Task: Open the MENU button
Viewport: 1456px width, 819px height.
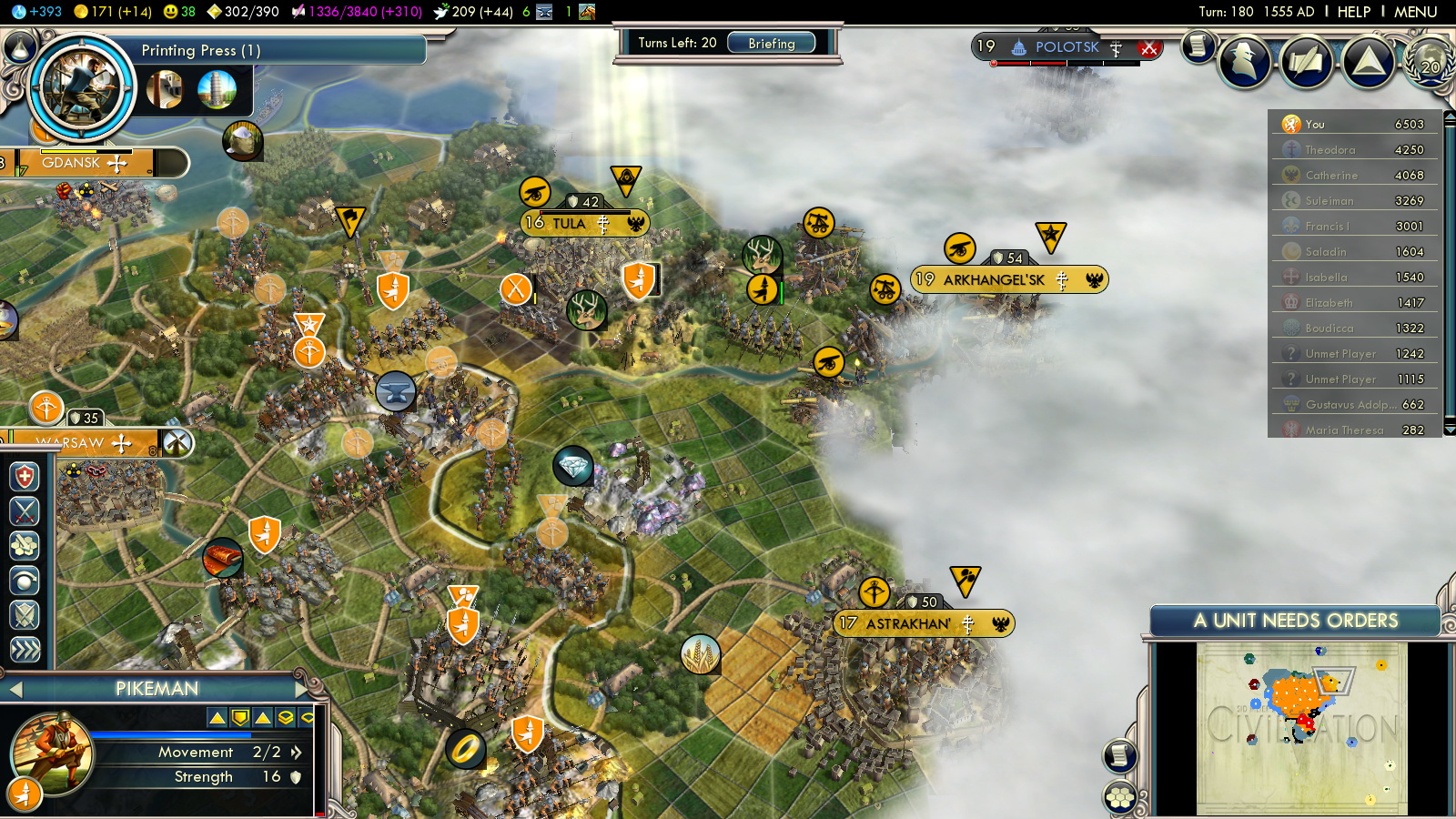Action: click(x=1415, y=12)
